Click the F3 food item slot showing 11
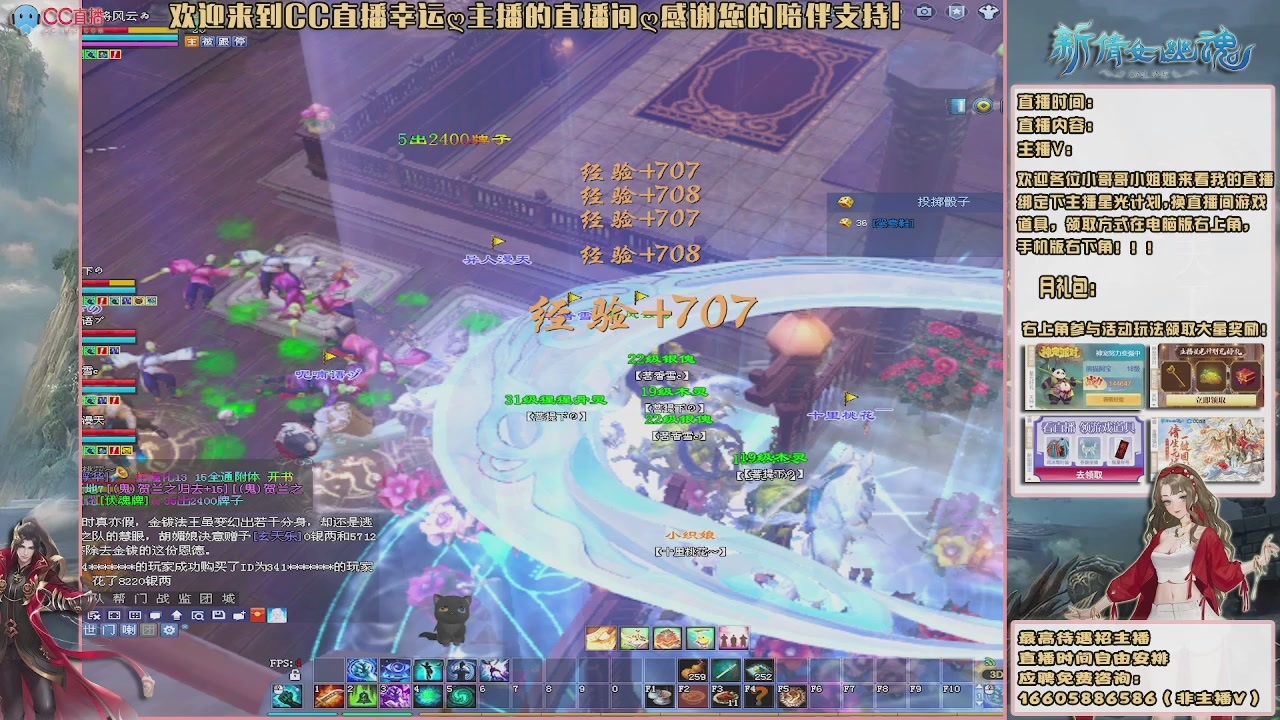This screenshot has width=1280, height=720. pos(725,697)
